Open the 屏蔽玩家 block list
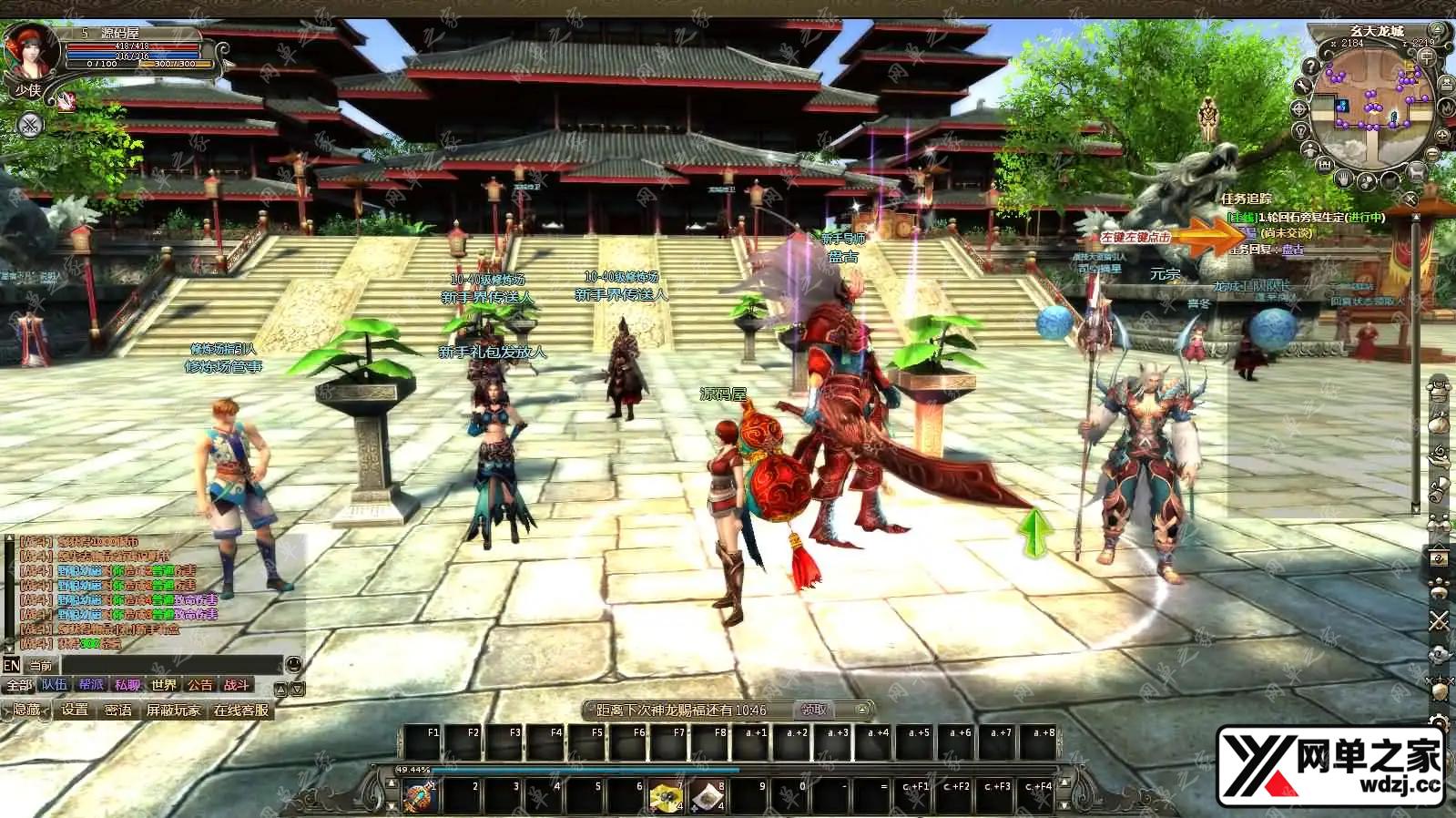This screenshot has height=818, width=1456. [x=173, y=710]
